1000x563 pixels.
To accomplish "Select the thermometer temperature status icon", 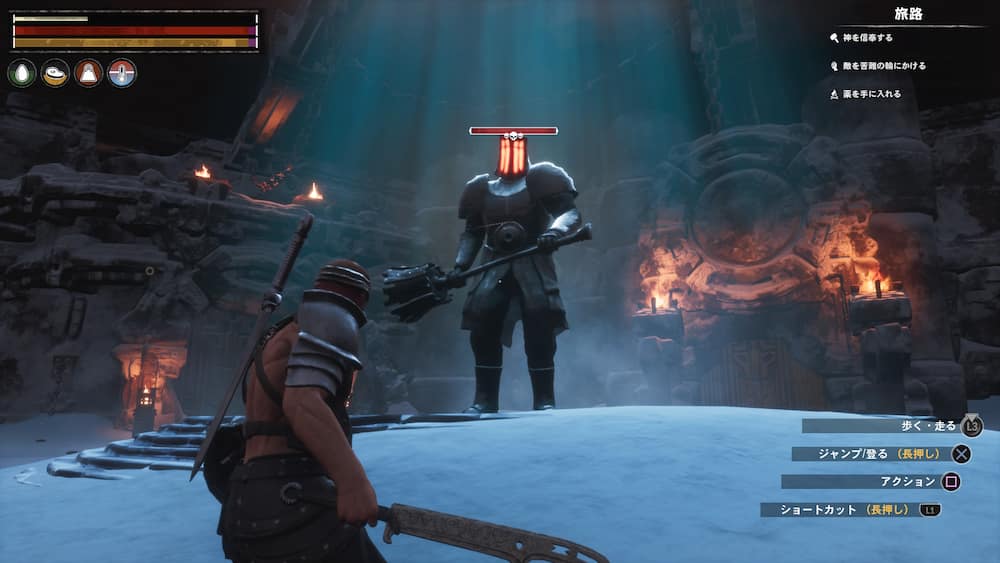I will pyautogui.click(x=122, y=73).
